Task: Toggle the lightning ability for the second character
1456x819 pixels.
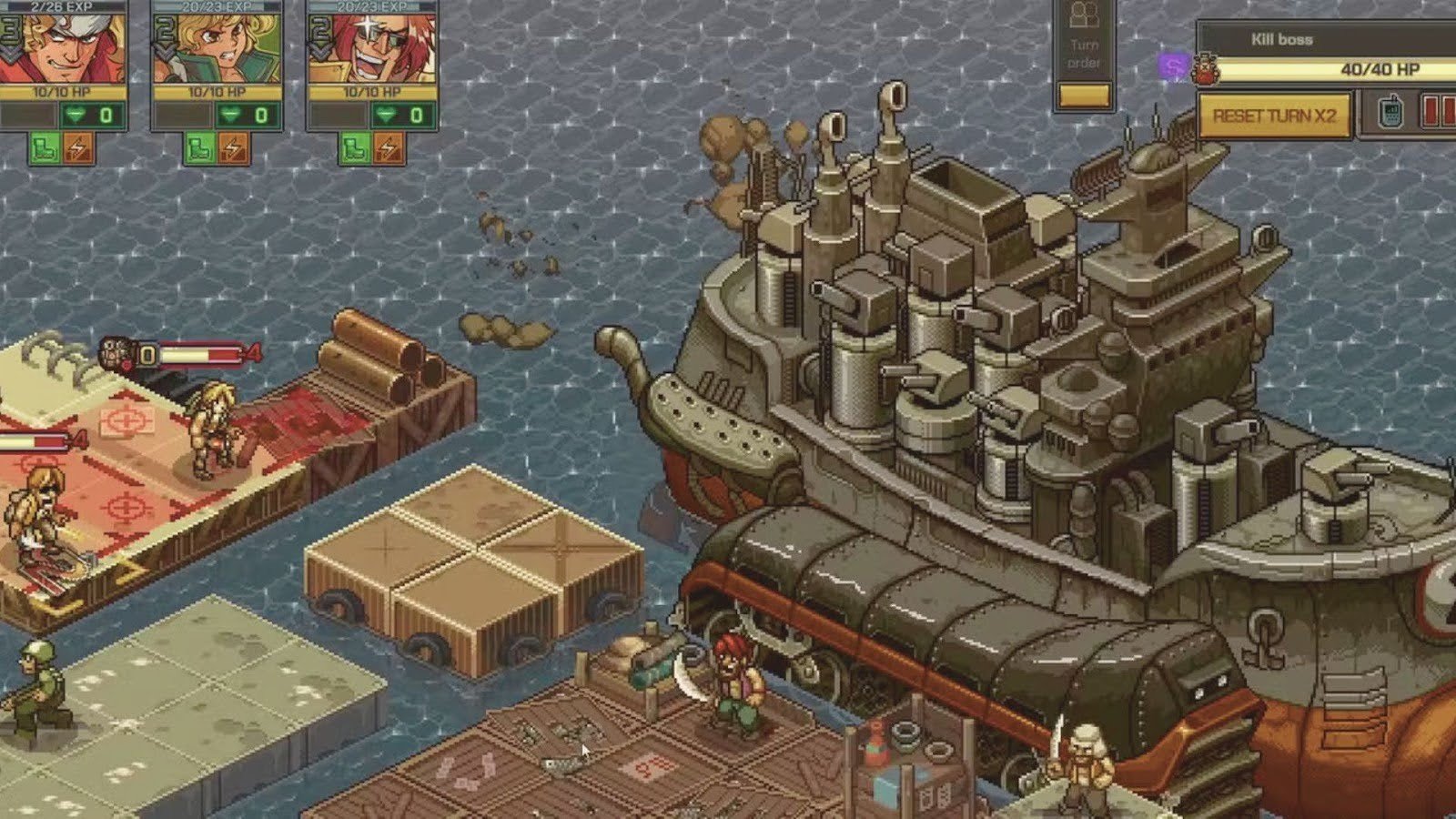Action: (x=232, y=147)
